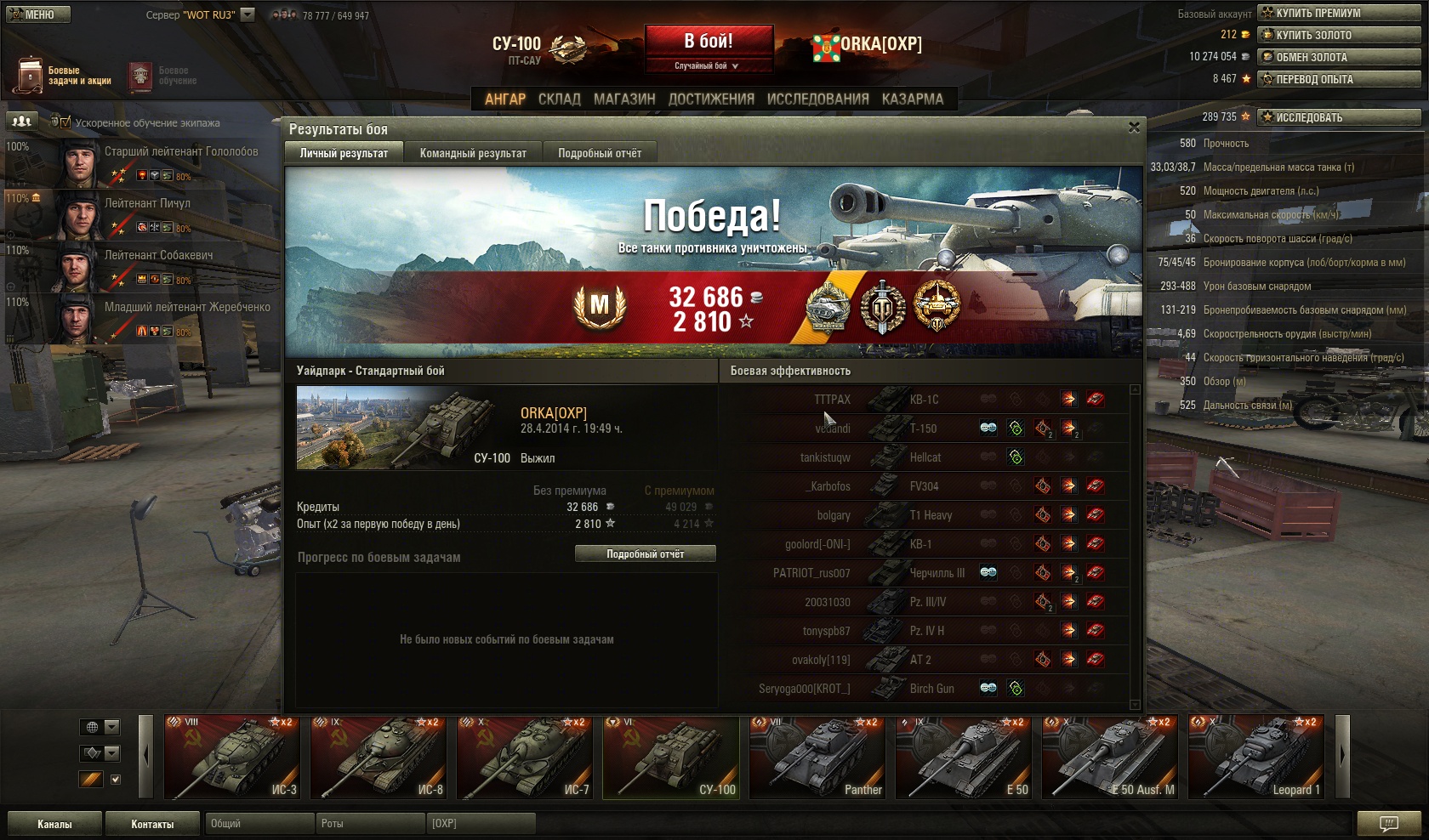This screenshot has width=1429, height=840.
Task: Visit the 'КАЗАРМА' section
Action: coord(912,99)
